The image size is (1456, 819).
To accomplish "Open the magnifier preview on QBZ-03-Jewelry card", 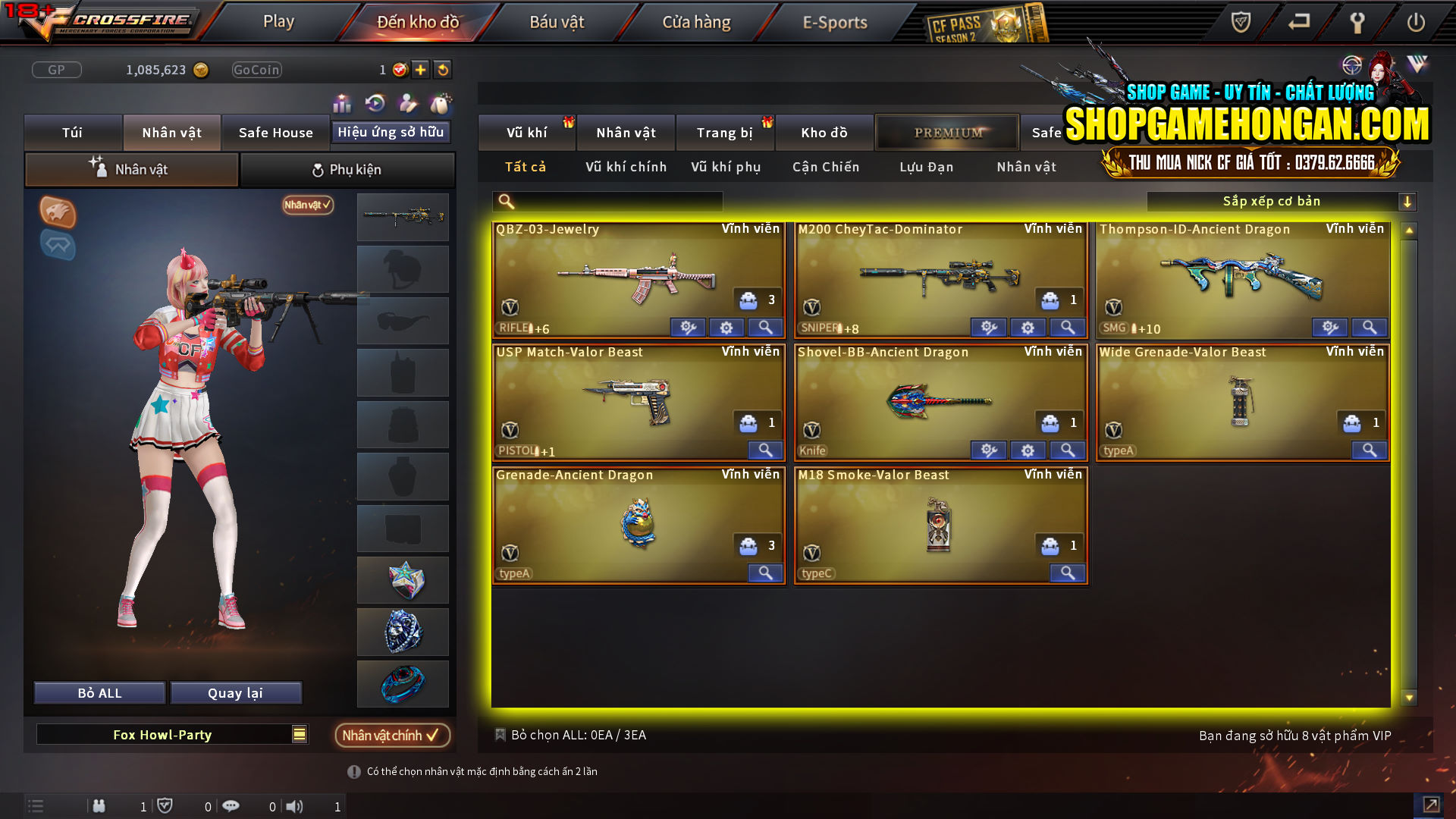I will point(765,327).
